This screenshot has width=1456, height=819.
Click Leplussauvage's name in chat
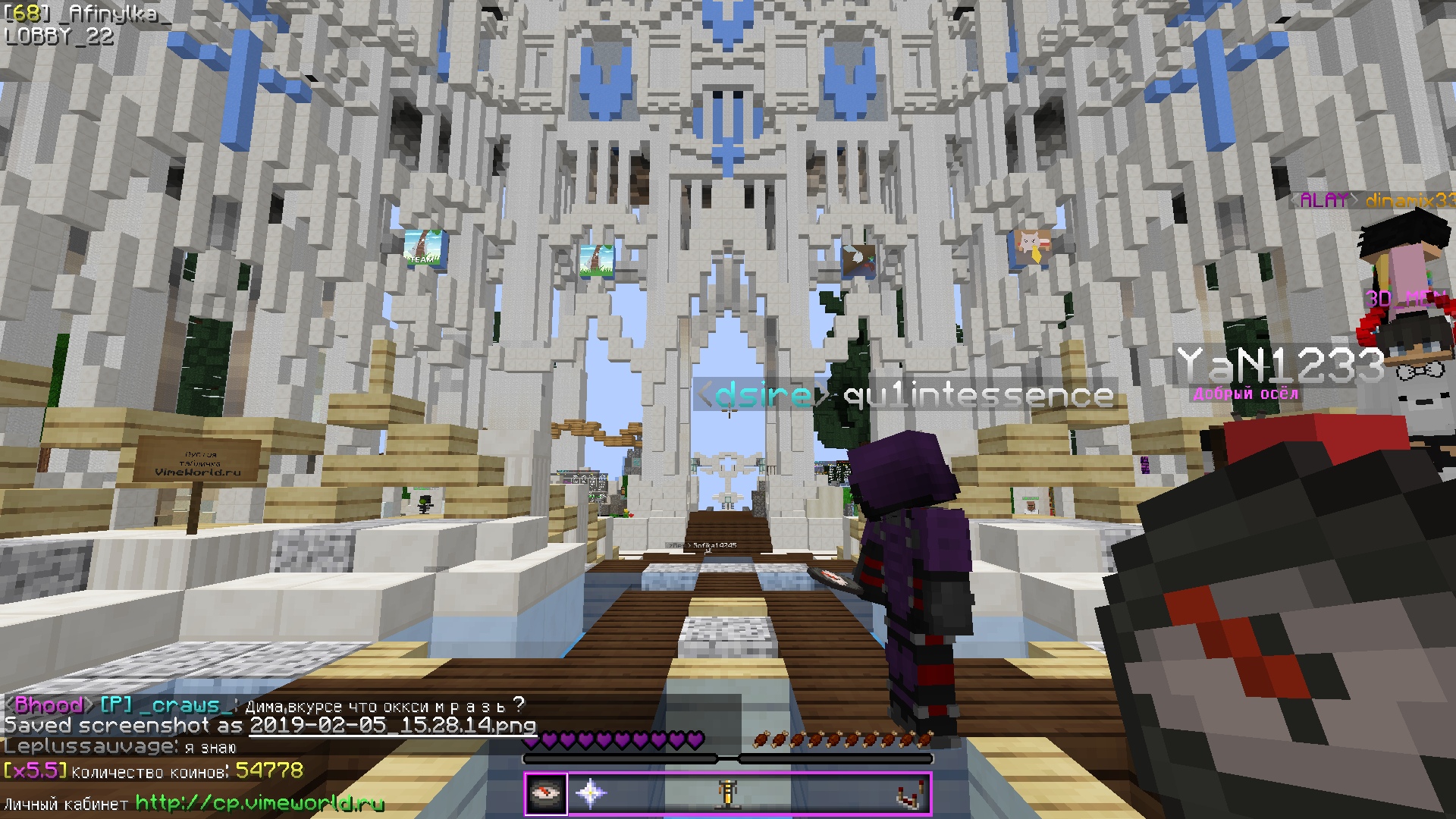[89, 747]
